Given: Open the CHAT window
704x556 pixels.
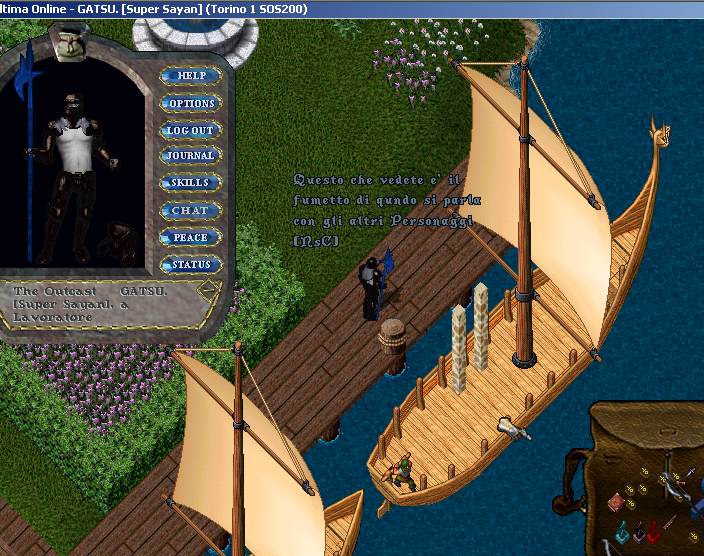Looking at the screenshot, I should coord(190,211).
